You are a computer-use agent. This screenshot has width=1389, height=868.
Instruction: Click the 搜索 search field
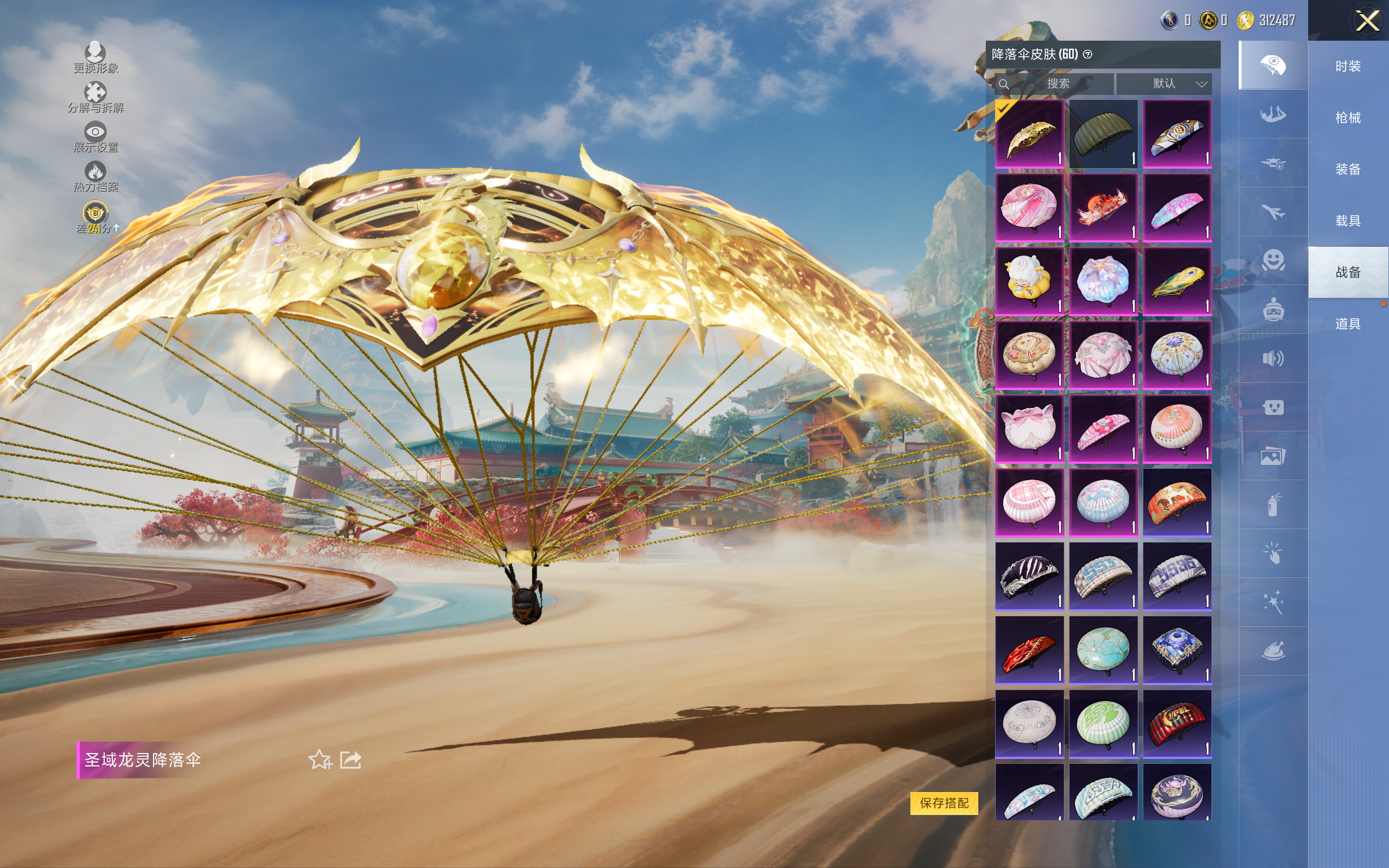(x=1057, y=84)
